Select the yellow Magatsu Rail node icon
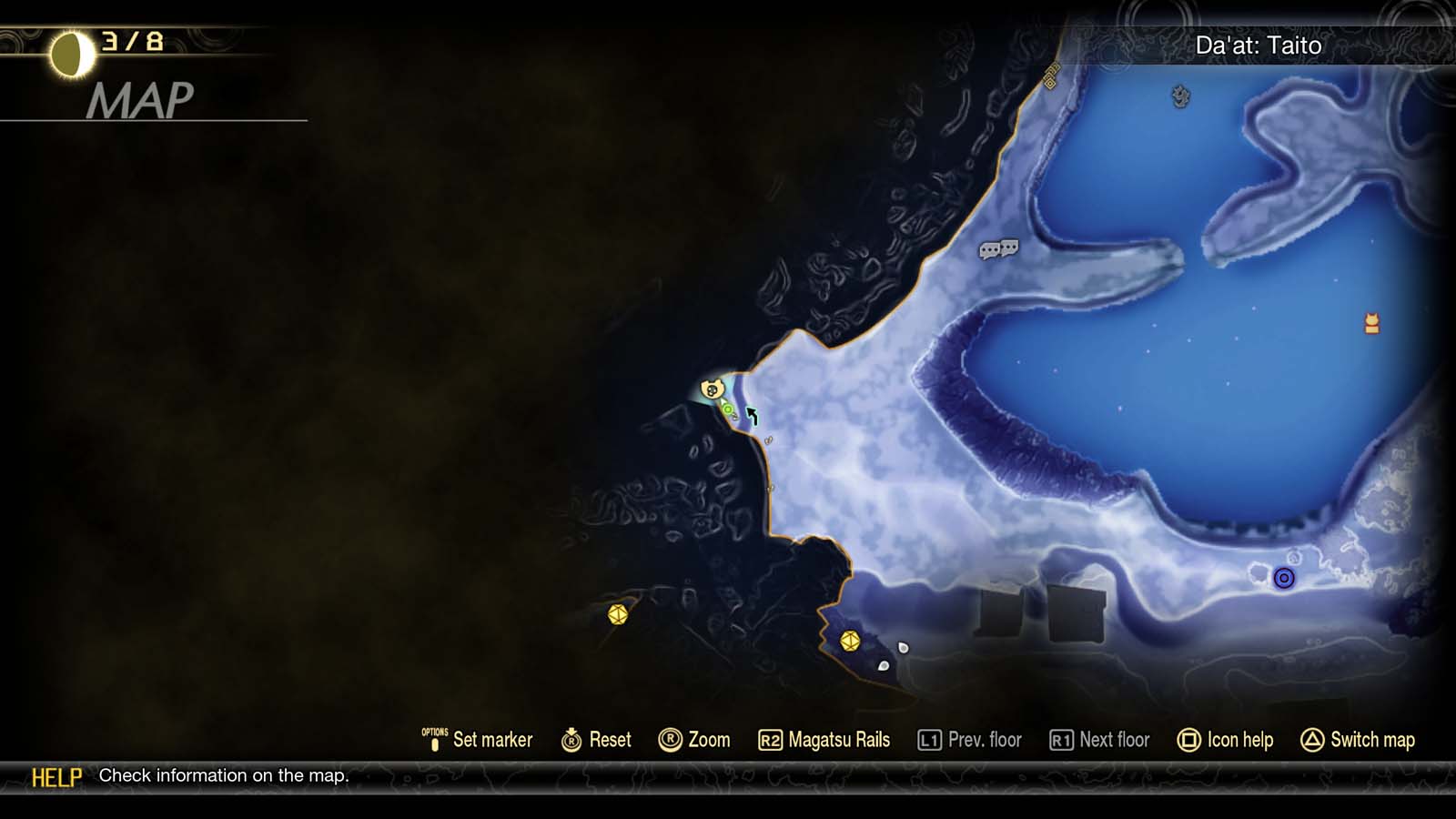The height and width of the screenshot is (819, 1456). 616,617
